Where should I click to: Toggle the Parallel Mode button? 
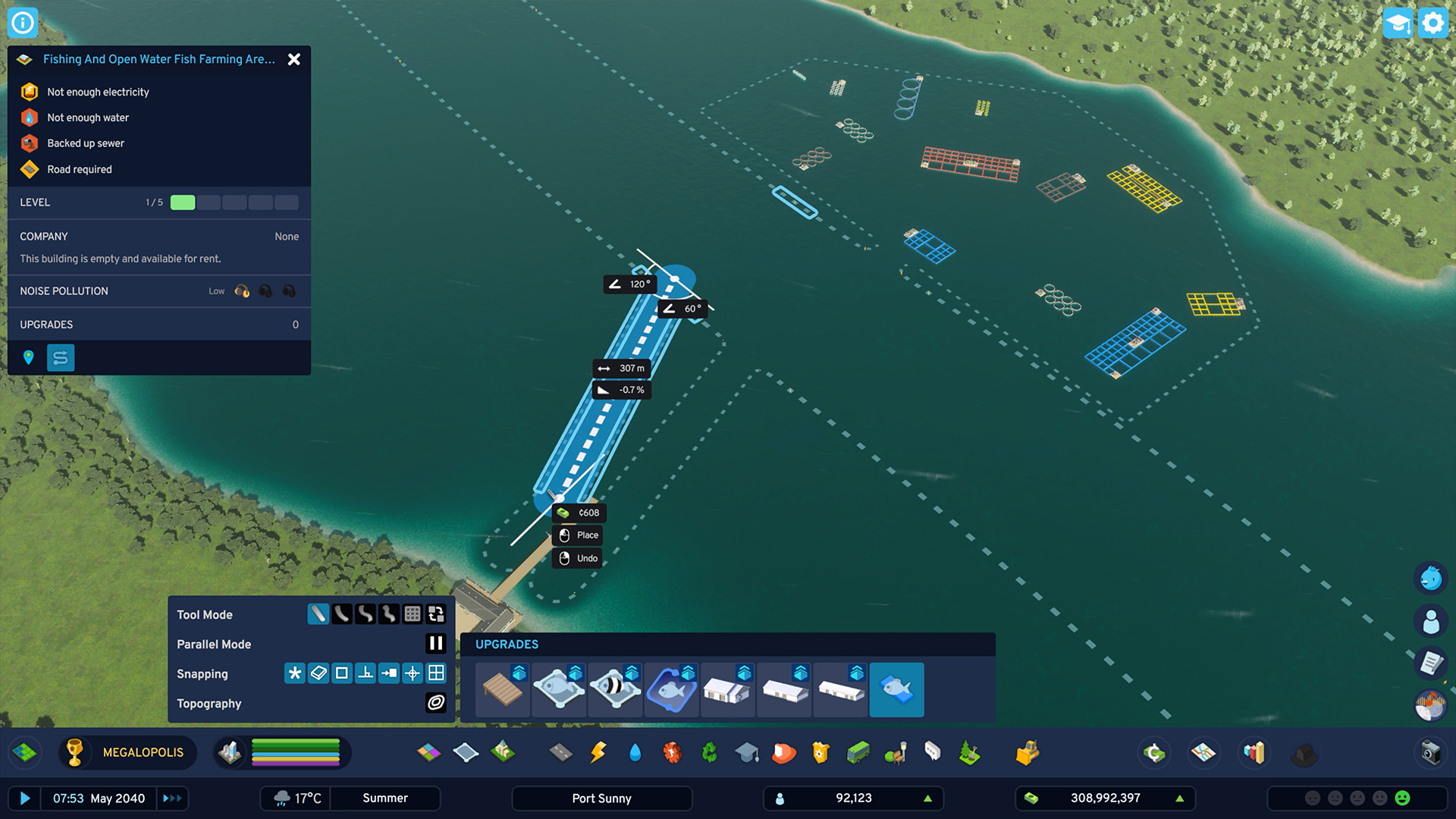pos(435,644)
